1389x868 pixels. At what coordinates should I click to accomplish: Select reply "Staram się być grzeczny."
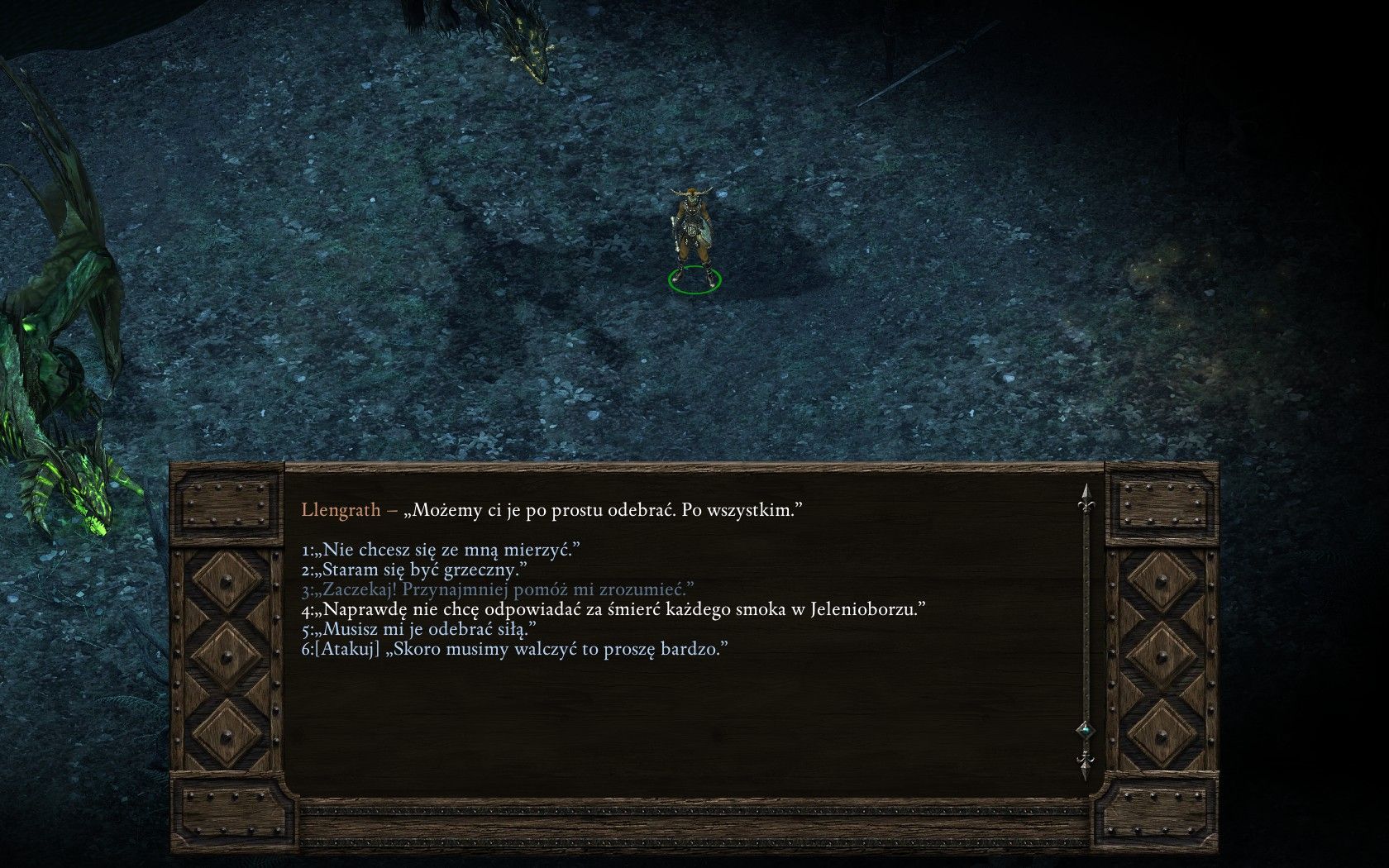pyautogui.click(x=422, y=570)
